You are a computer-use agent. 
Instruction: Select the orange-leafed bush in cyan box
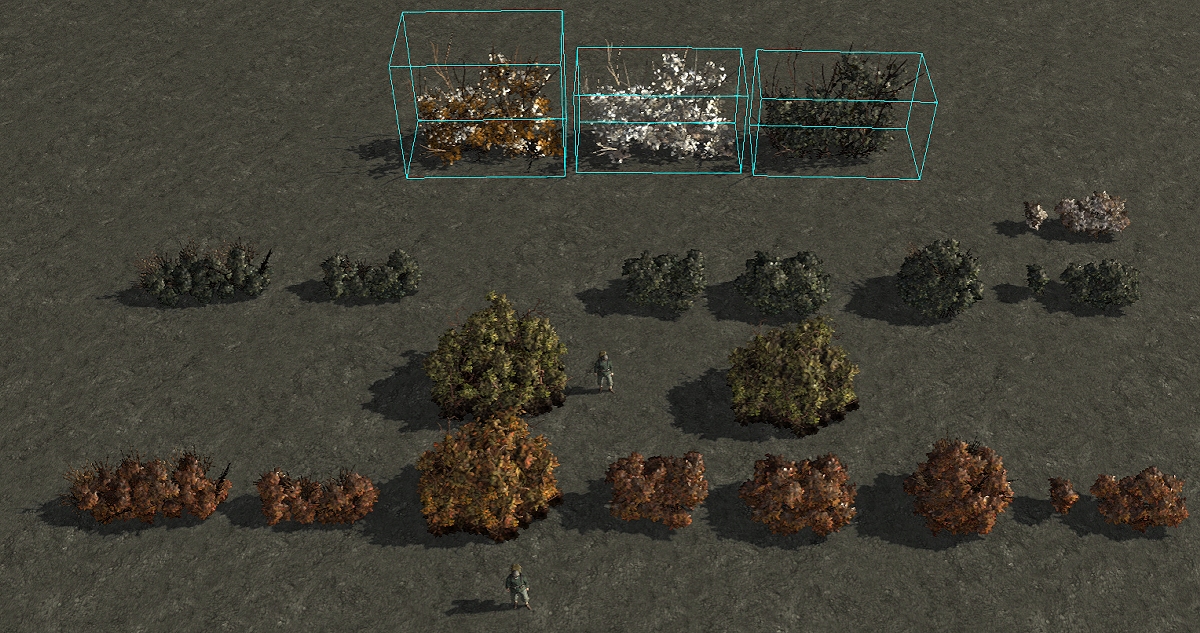point(485,110)
